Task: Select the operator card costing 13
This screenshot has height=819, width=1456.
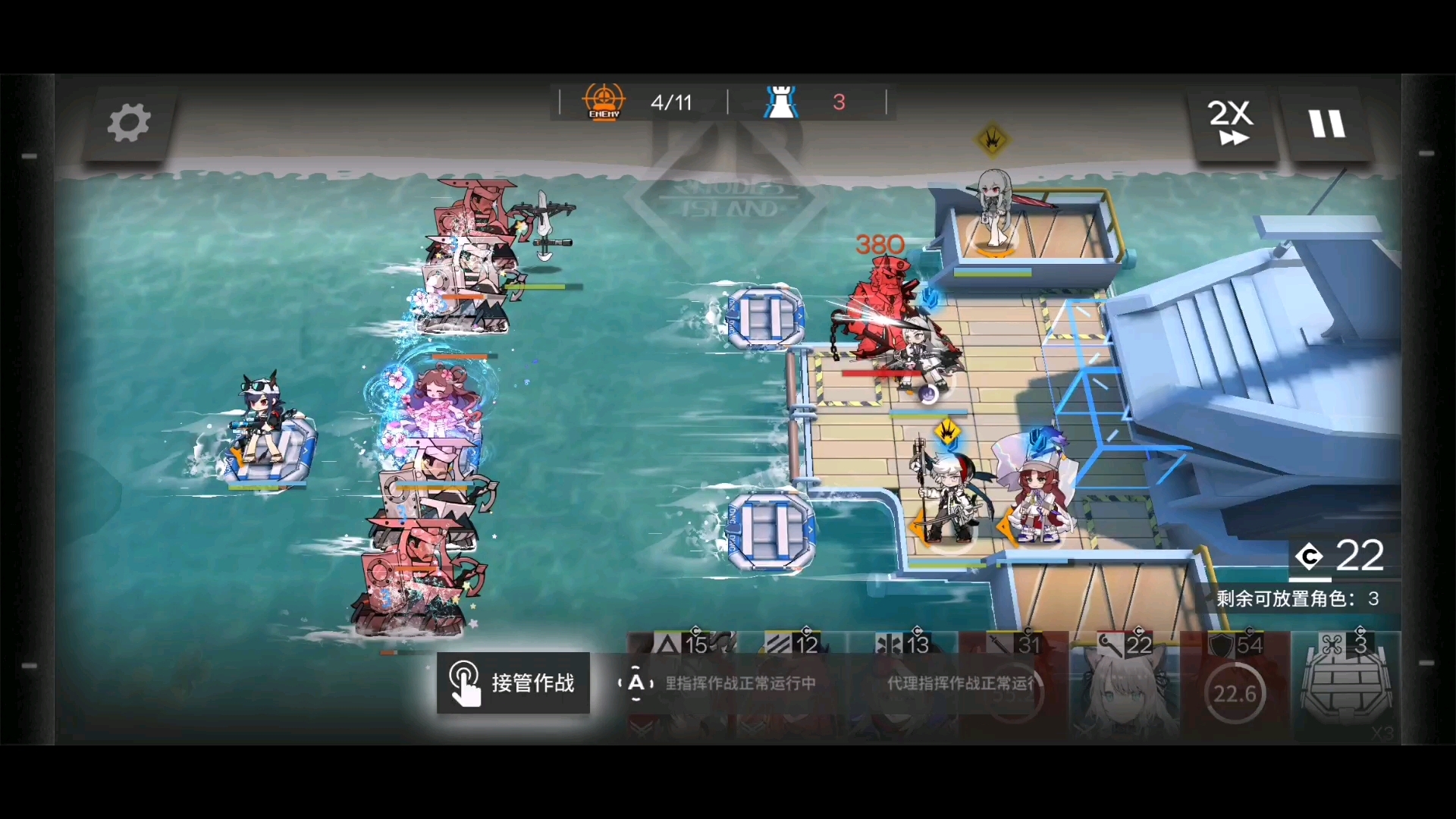Action: click(x=902, y=686)
